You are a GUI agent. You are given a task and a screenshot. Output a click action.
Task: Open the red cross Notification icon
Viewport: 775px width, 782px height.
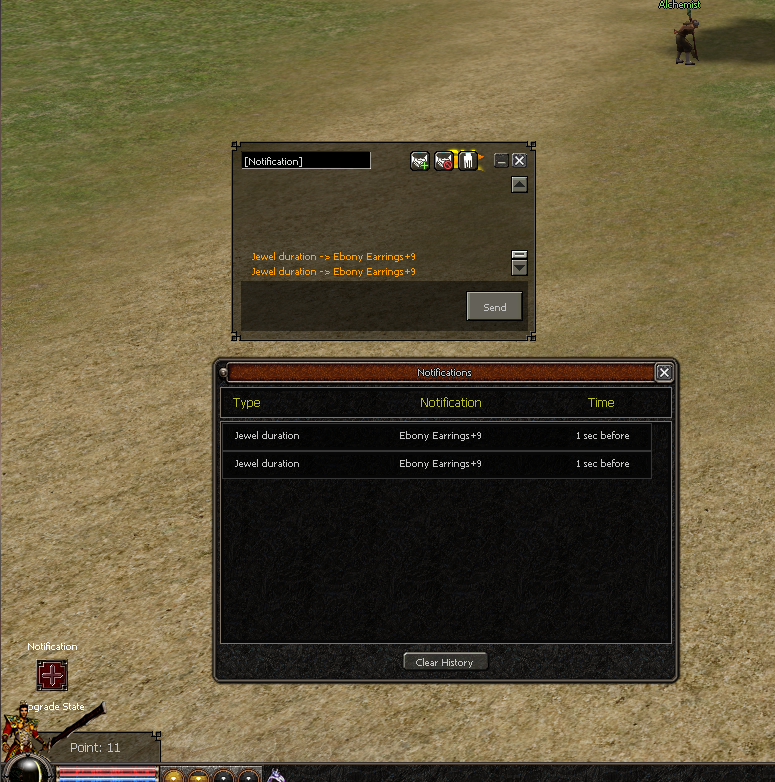tap(52, 675)
